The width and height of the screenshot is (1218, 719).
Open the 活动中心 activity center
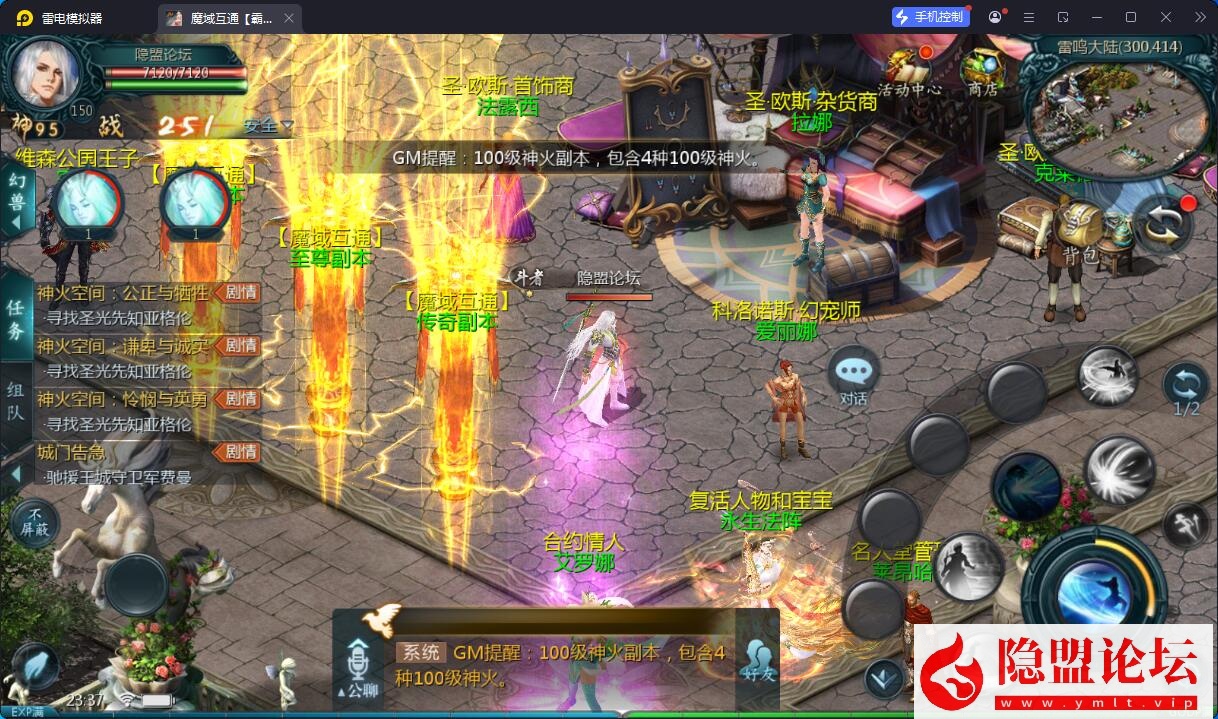(x=909, y=70)
